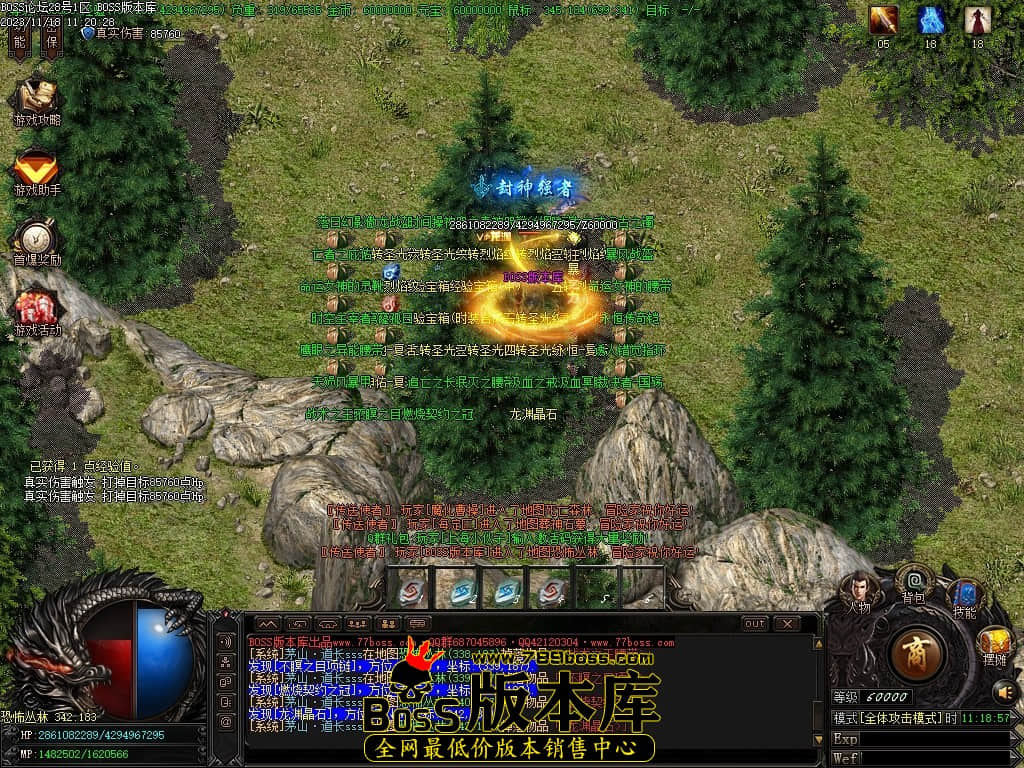Open the 摆摊 stall chest
Viewport: 1024px width, 768px height.
[994, 643]
